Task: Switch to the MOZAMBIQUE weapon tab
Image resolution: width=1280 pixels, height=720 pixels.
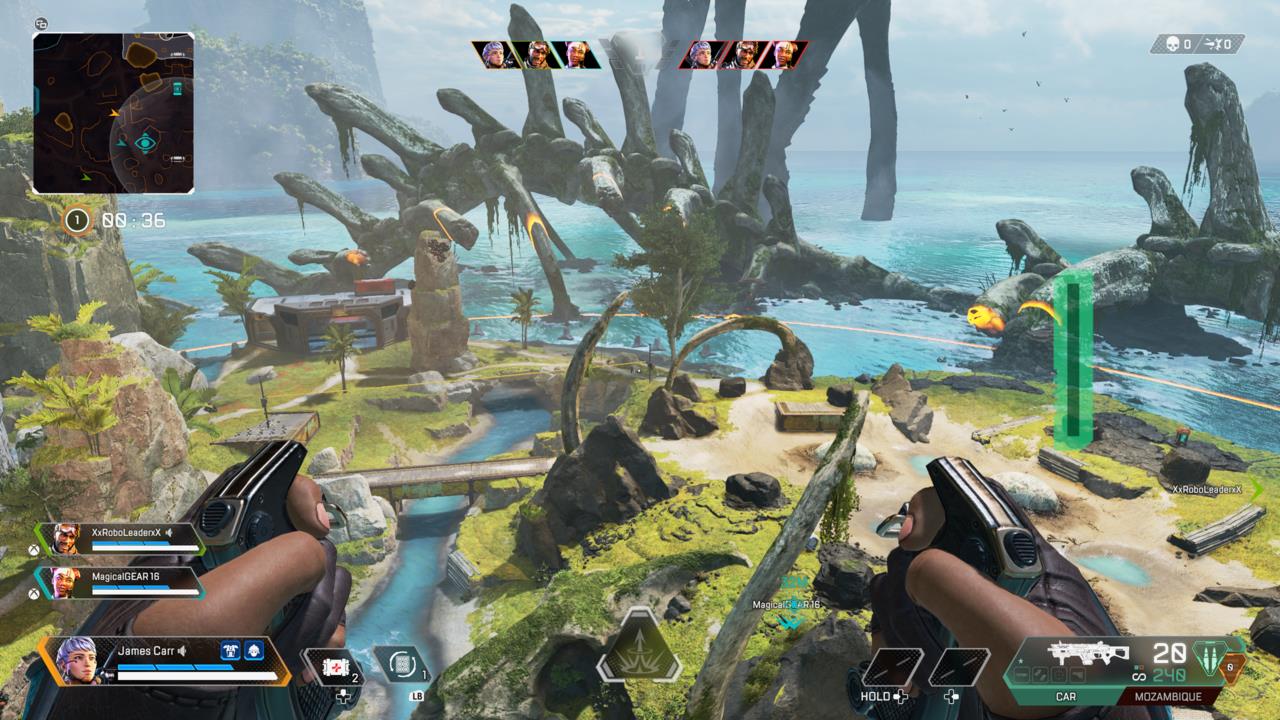Action: (x=1167, y=696)
